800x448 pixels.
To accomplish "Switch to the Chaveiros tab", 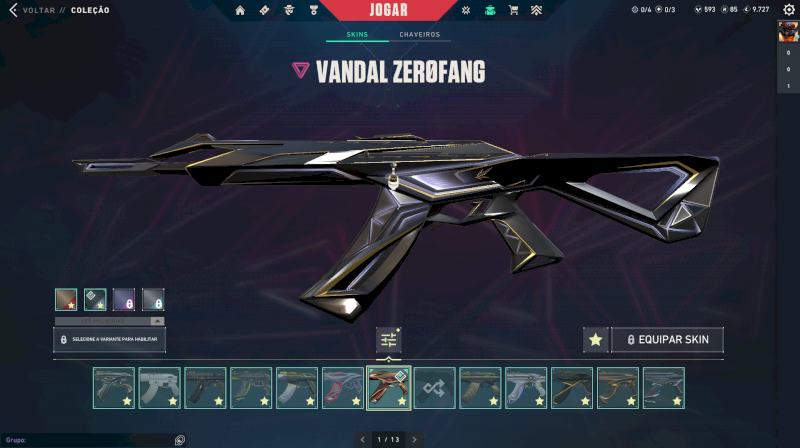I will pyautogui.click(x=421, y=35).
